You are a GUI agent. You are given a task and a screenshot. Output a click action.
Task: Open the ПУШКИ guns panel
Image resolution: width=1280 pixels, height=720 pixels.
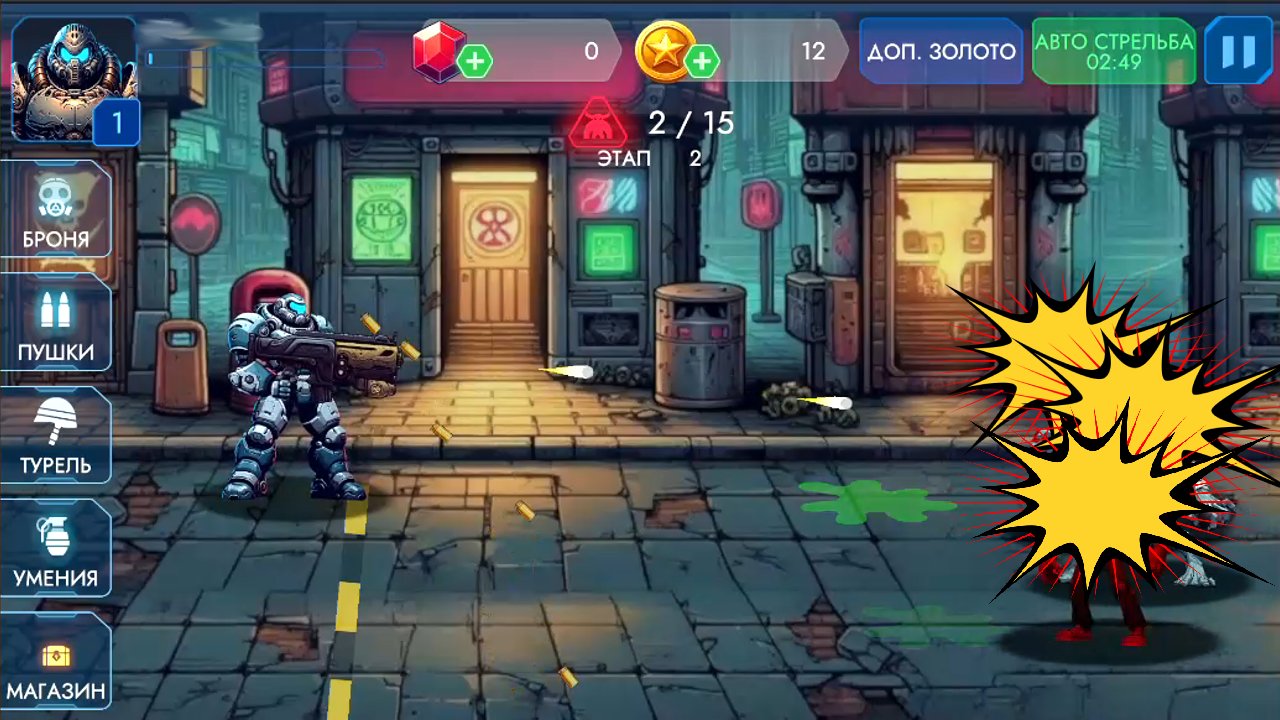point(57,323)
